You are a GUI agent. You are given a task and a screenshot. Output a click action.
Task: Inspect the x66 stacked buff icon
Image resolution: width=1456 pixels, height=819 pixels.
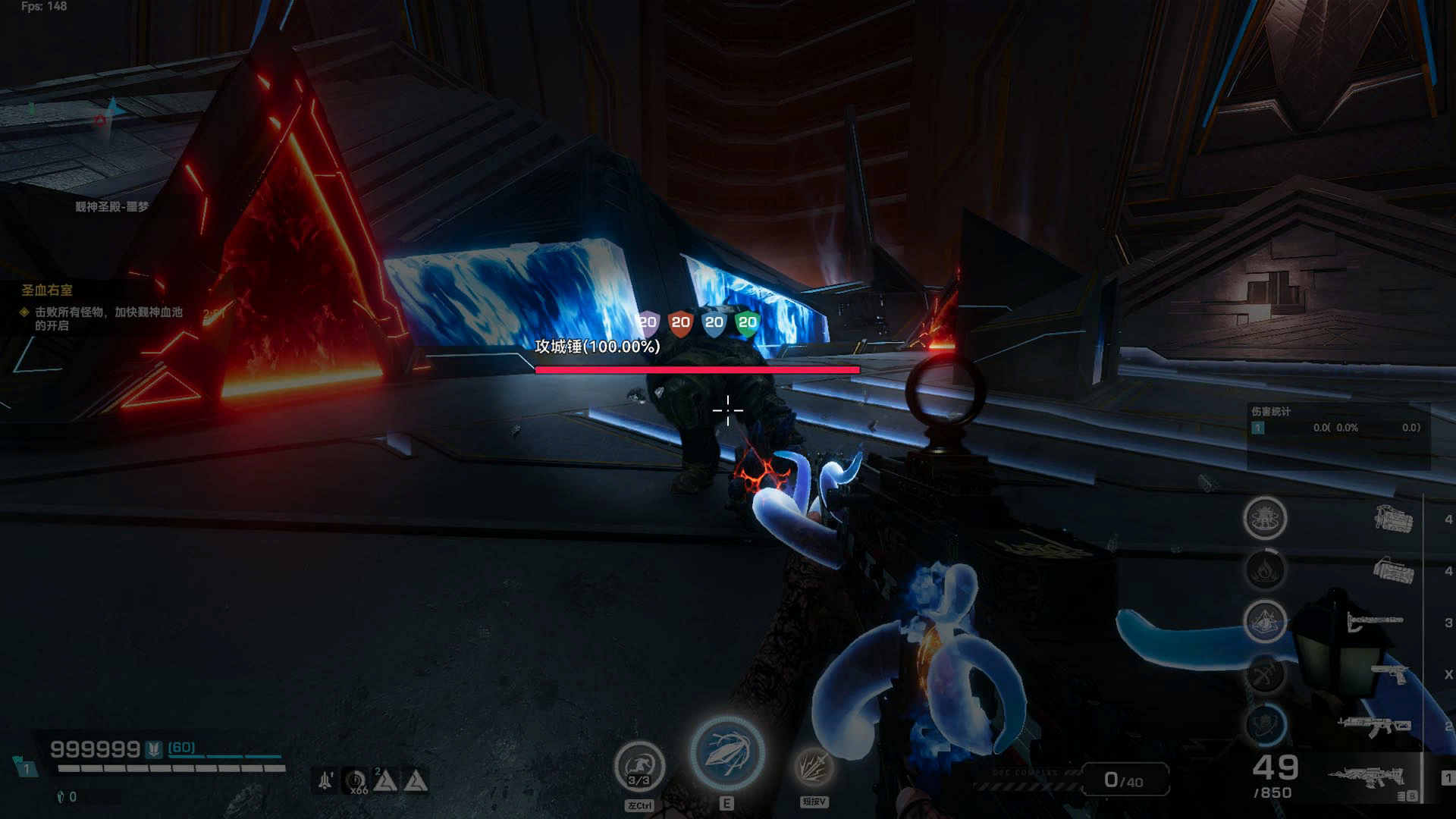tap(356, 781)
